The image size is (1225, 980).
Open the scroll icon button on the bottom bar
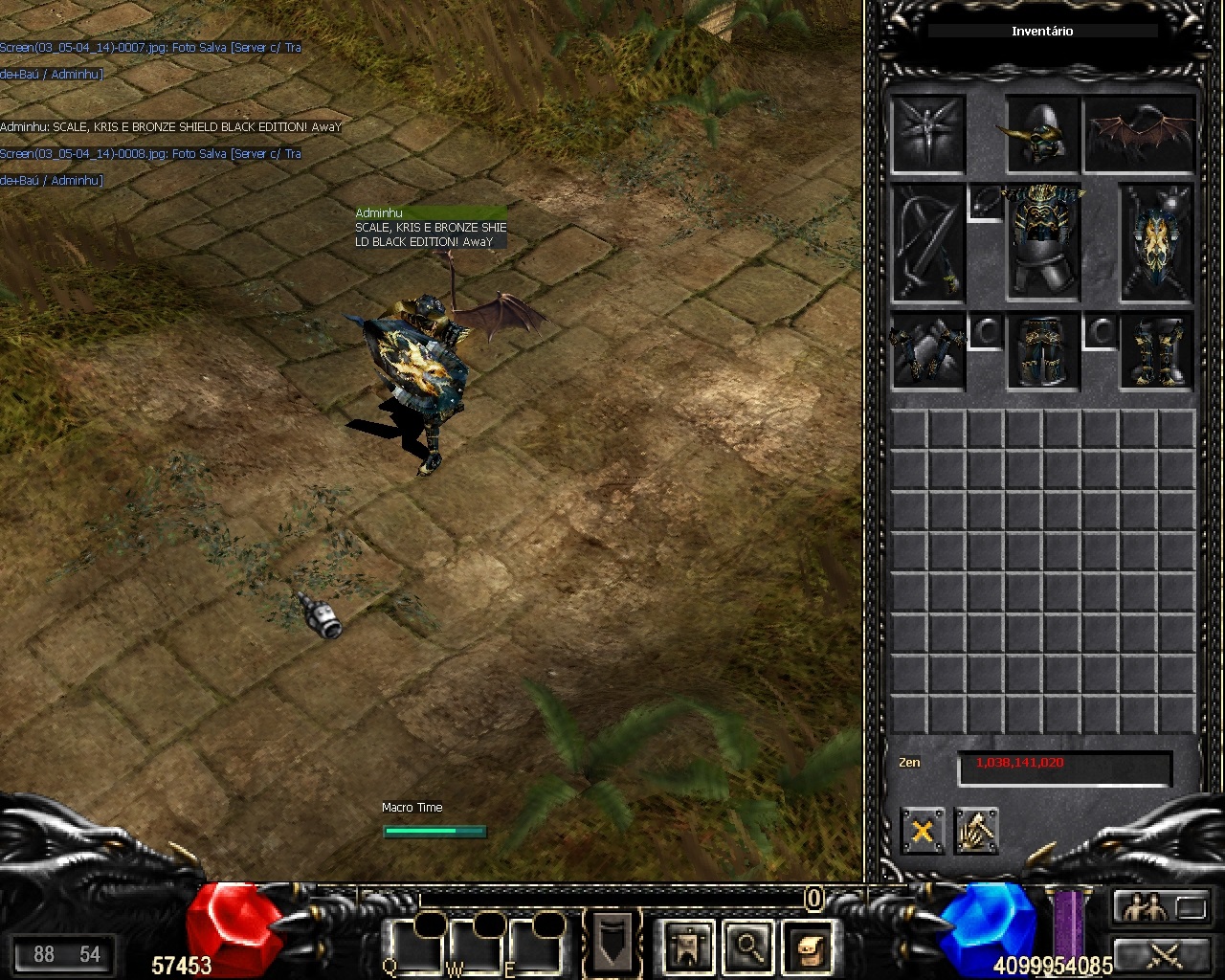808,947
